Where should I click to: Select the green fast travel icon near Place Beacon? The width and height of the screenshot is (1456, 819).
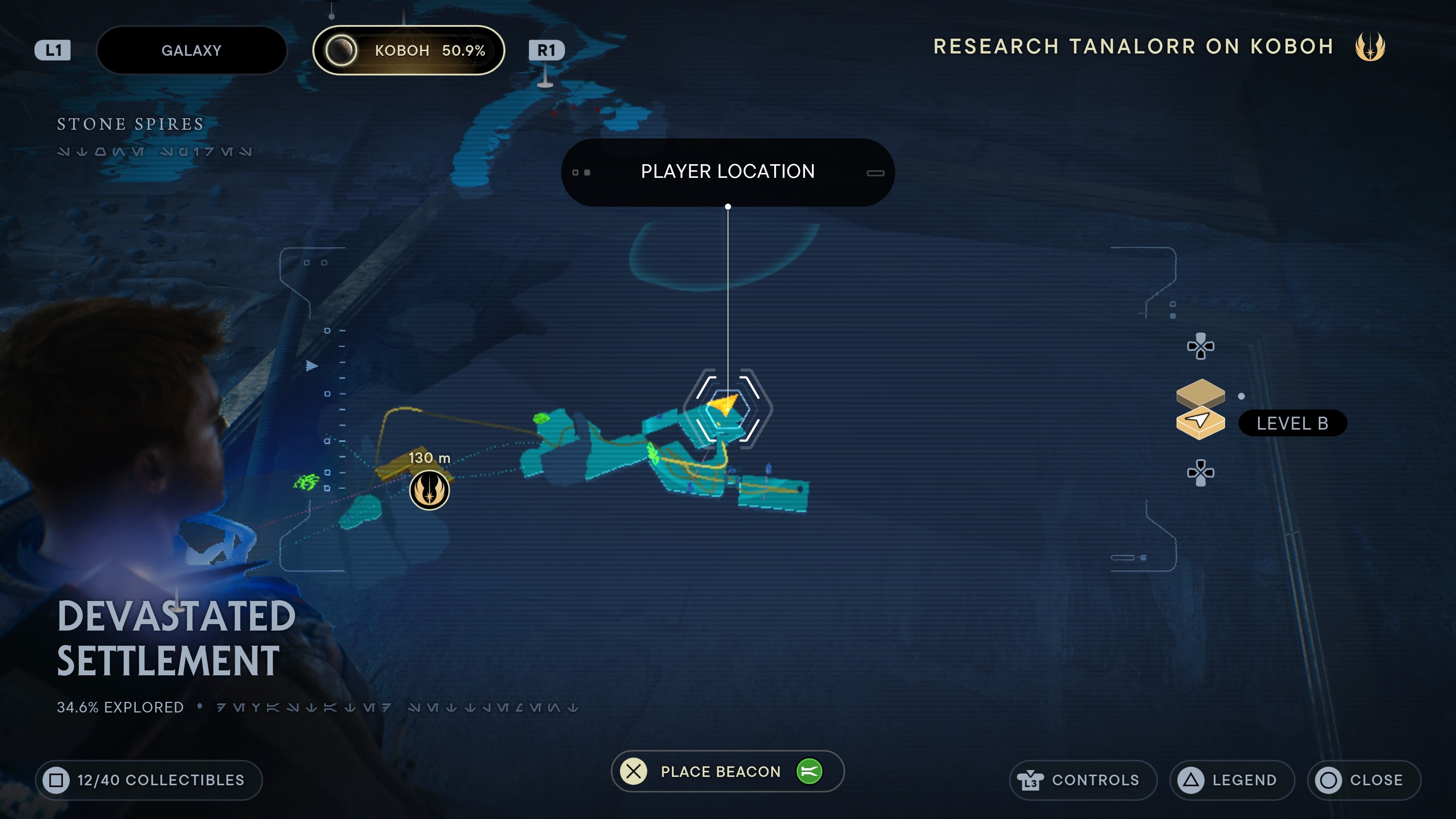click(811, 771)
